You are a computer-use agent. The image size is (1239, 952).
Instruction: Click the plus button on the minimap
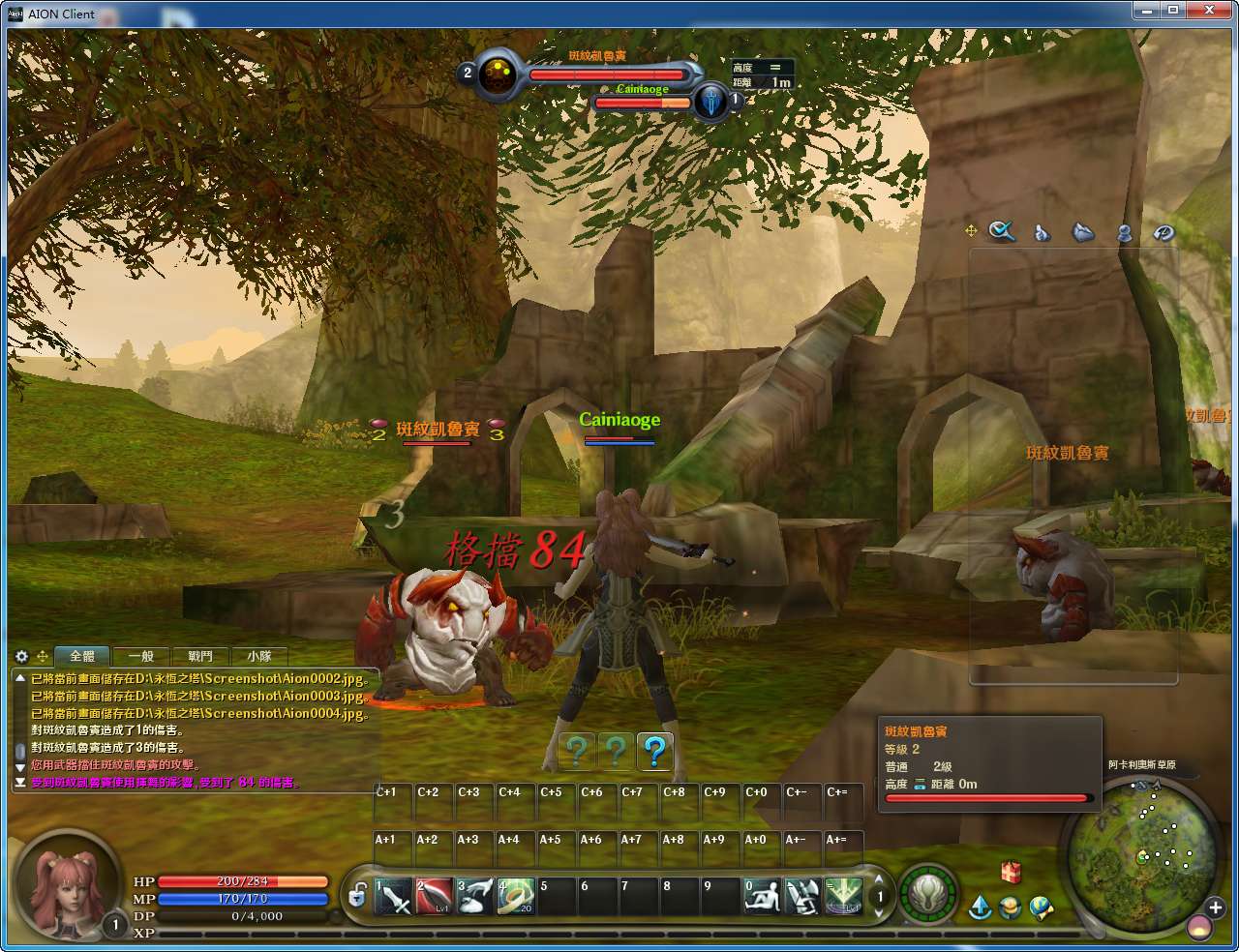1215,907
